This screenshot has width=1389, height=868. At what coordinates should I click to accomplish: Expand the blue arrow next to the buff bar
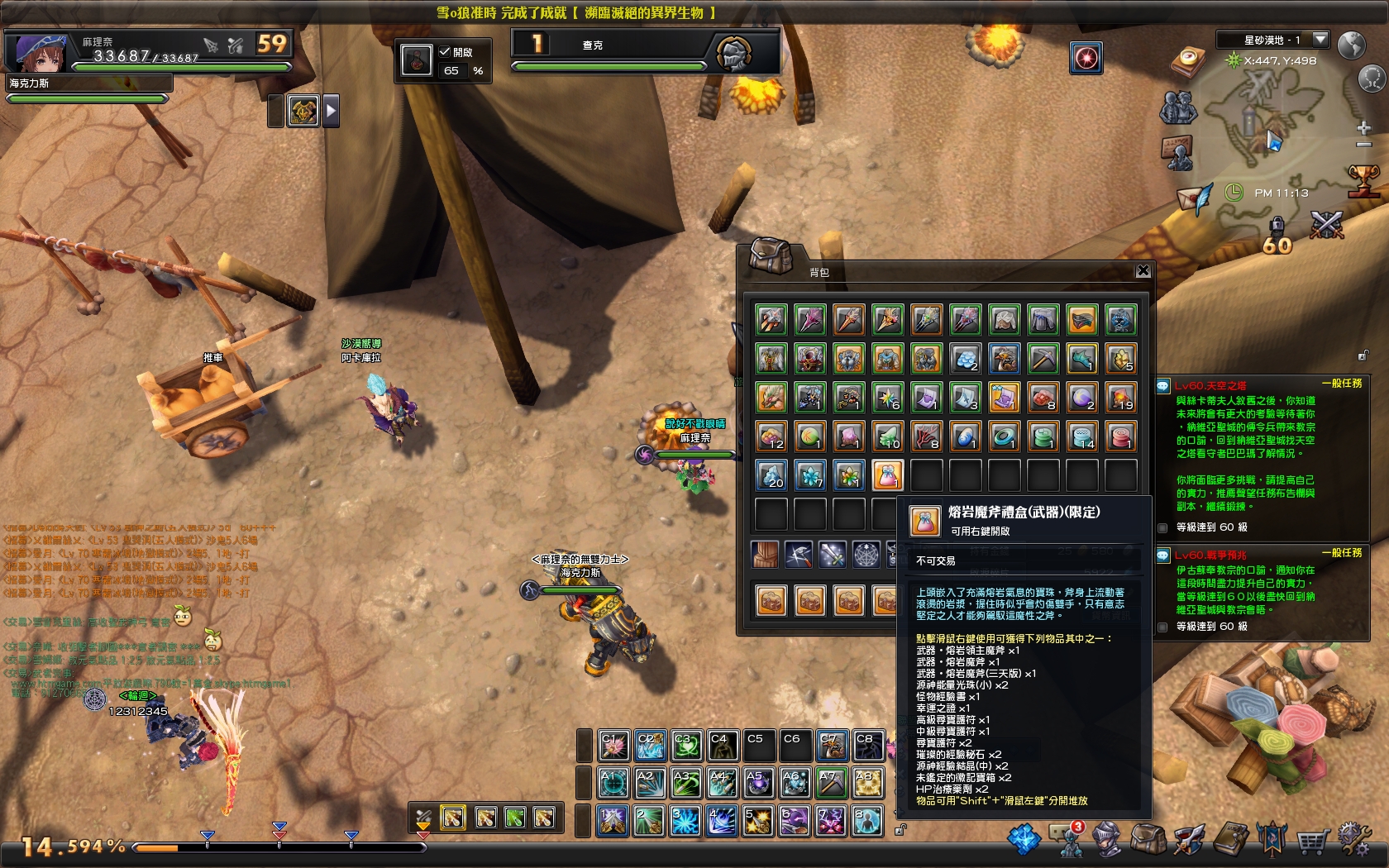point(332,110)
